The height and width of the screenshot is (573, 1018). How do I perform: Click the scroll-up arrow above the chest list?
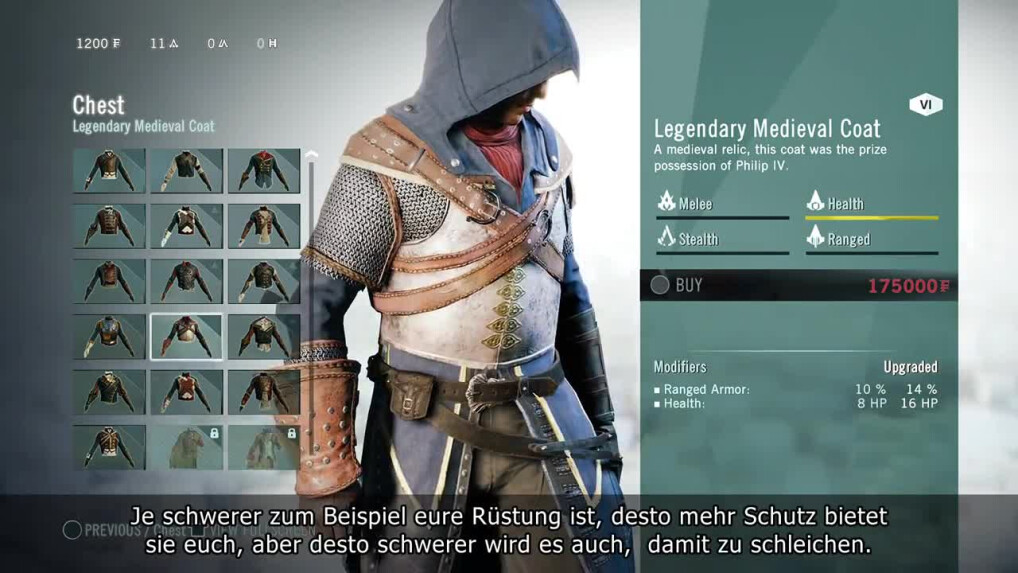(311, 156)
